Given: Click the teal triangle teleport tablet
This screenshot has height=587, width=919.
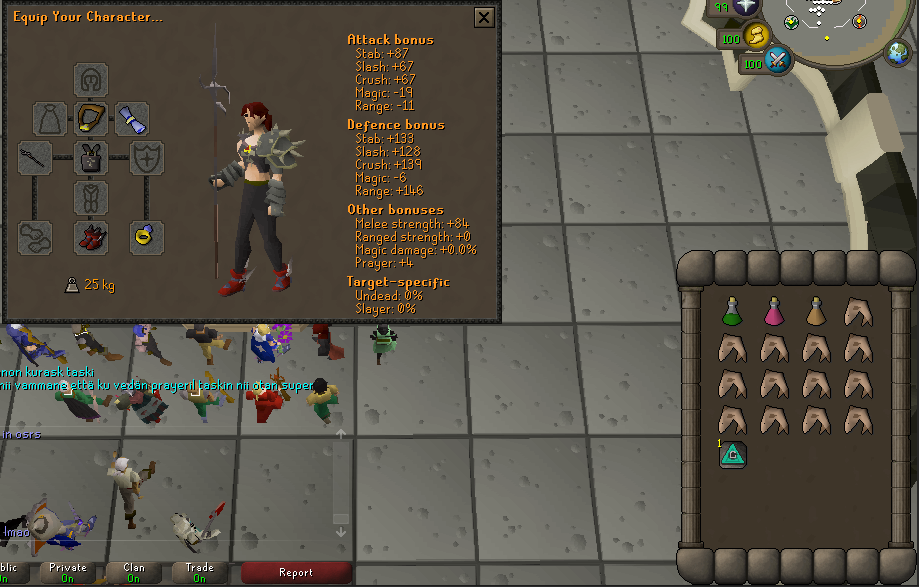Looking at the screenshot, I should point(731,455).
